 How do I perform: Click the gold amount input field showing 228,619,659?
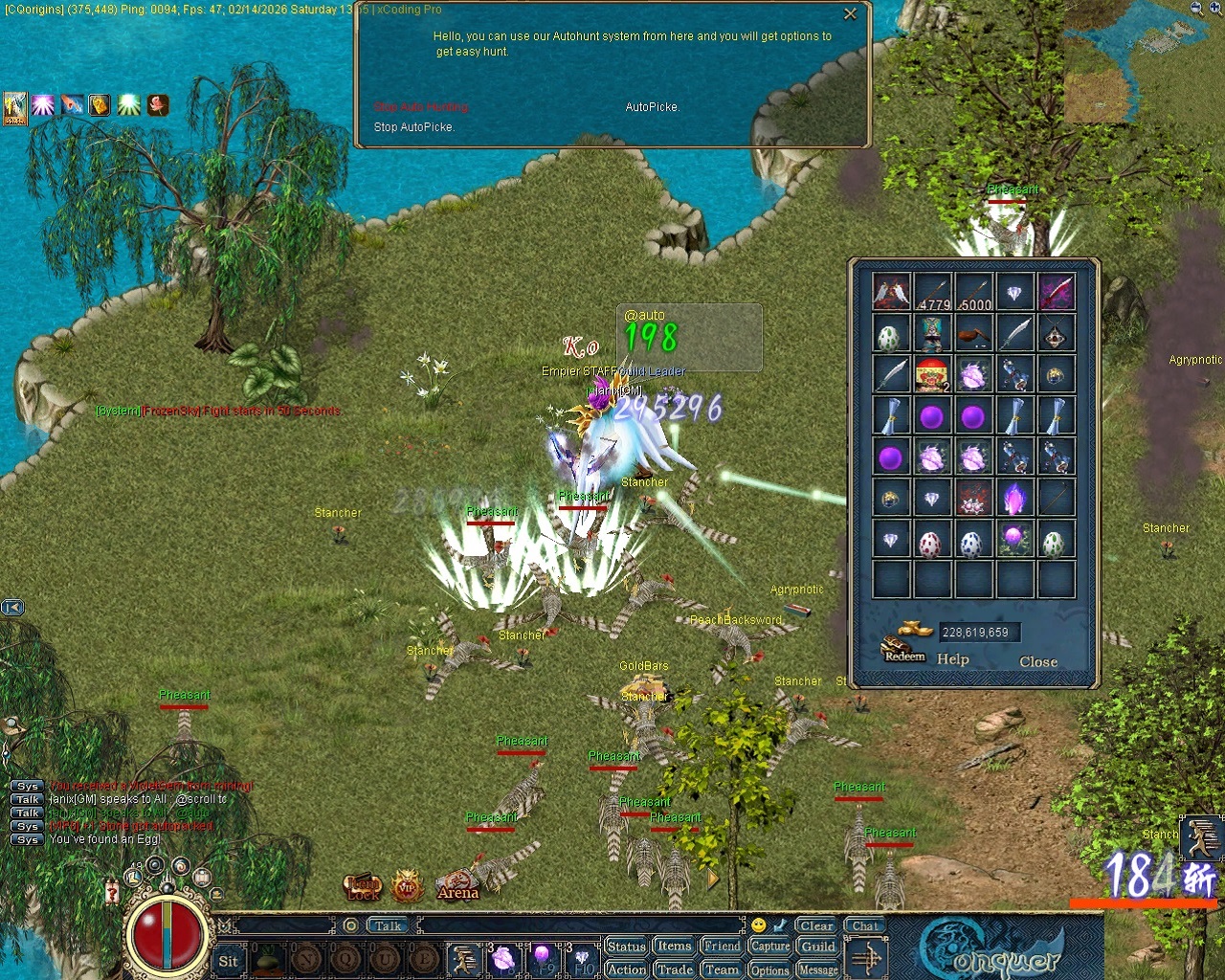click(978, 632)
